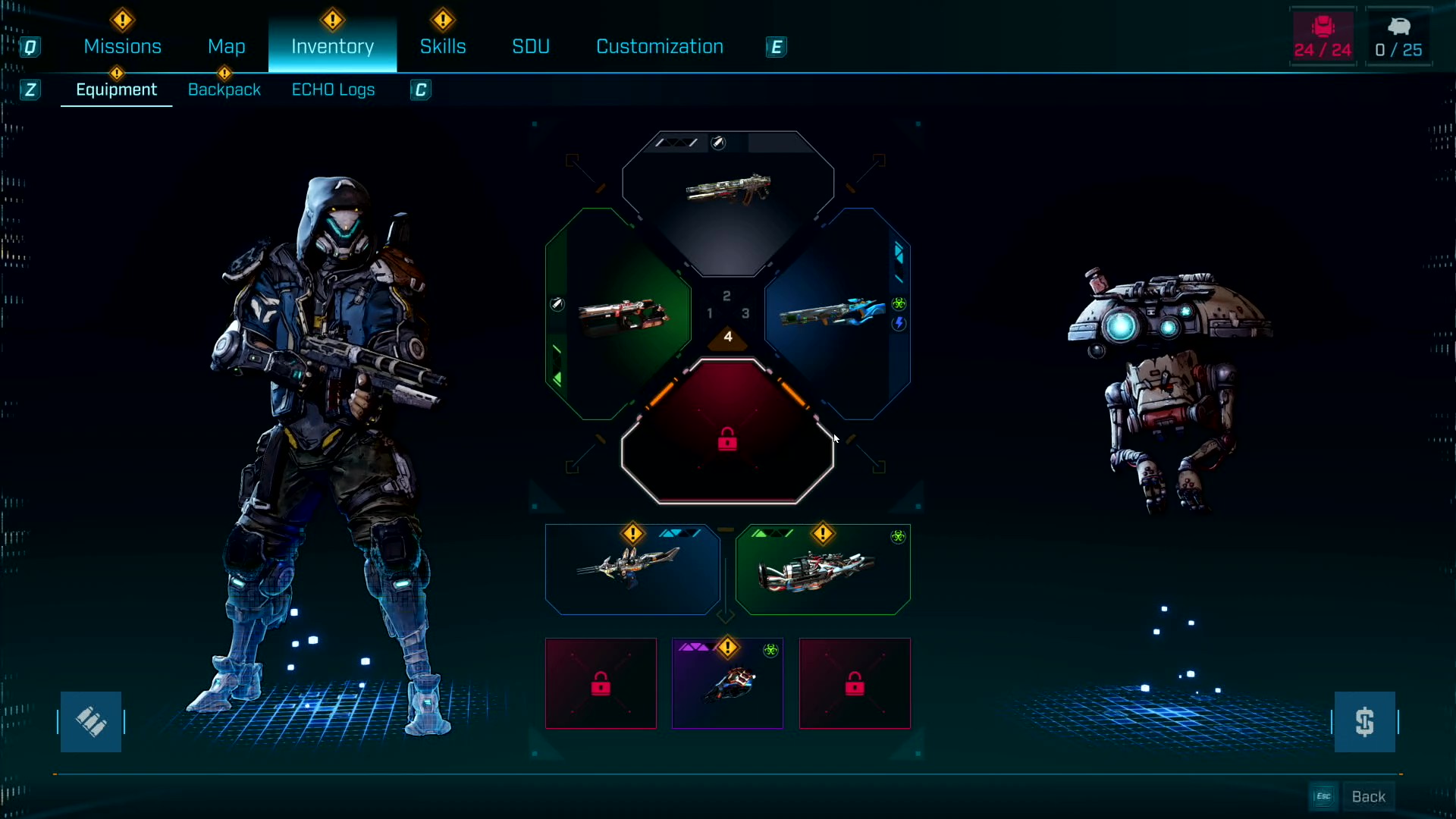Click the dollar sign button

[1364, 722]
